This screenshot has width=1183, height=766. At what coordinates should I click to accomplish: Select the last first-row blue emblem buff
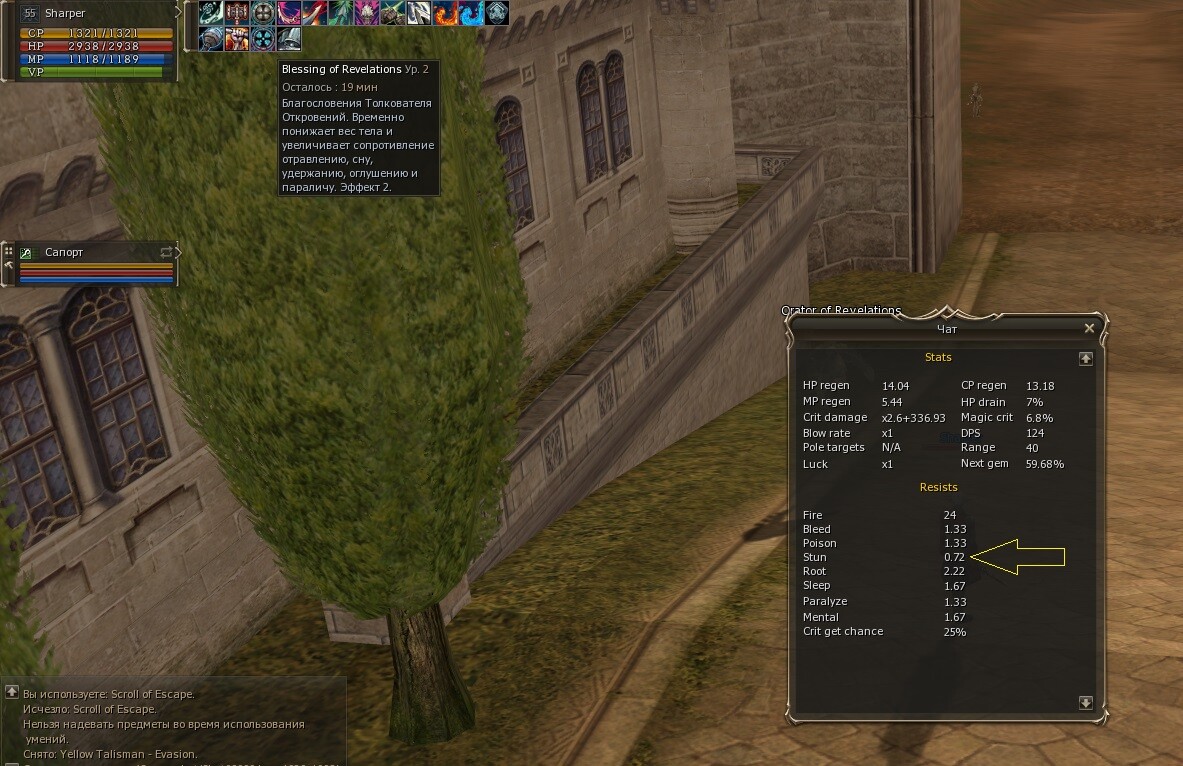point(497,13)
